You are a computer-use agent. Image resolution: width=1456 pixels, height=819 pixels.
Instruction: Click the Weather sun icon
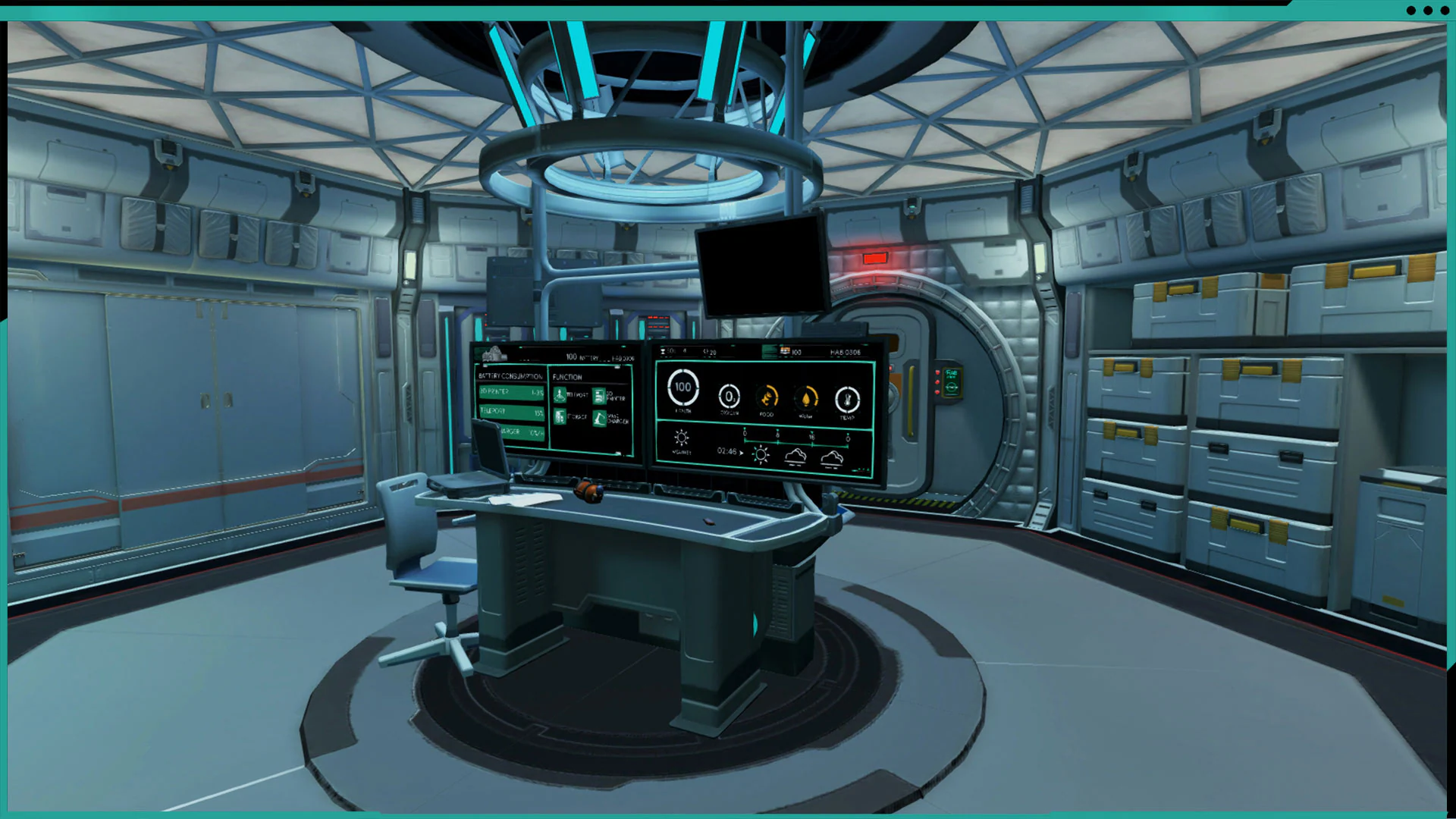point(680,438)
